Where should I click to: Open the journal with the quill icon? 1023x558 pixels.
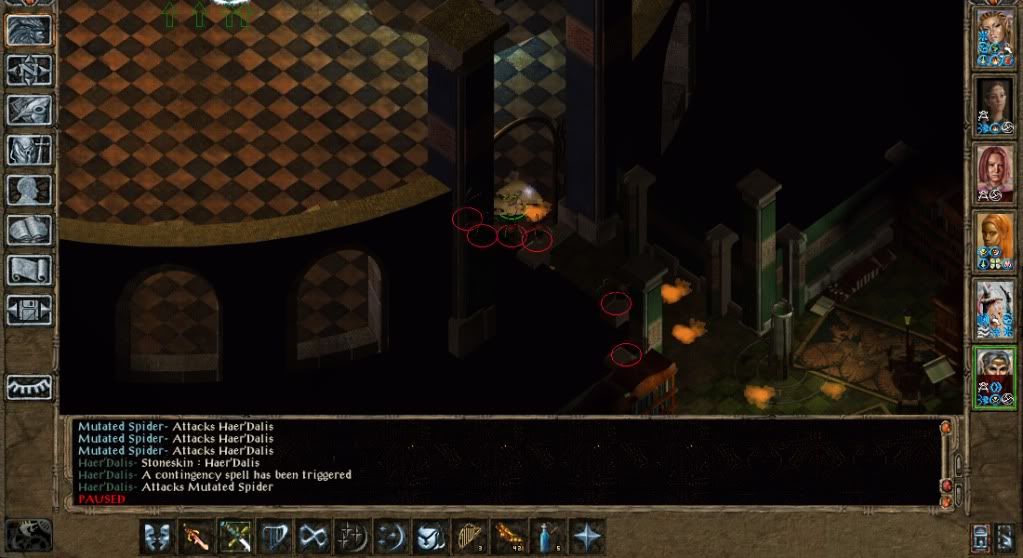tap(29, 110)
